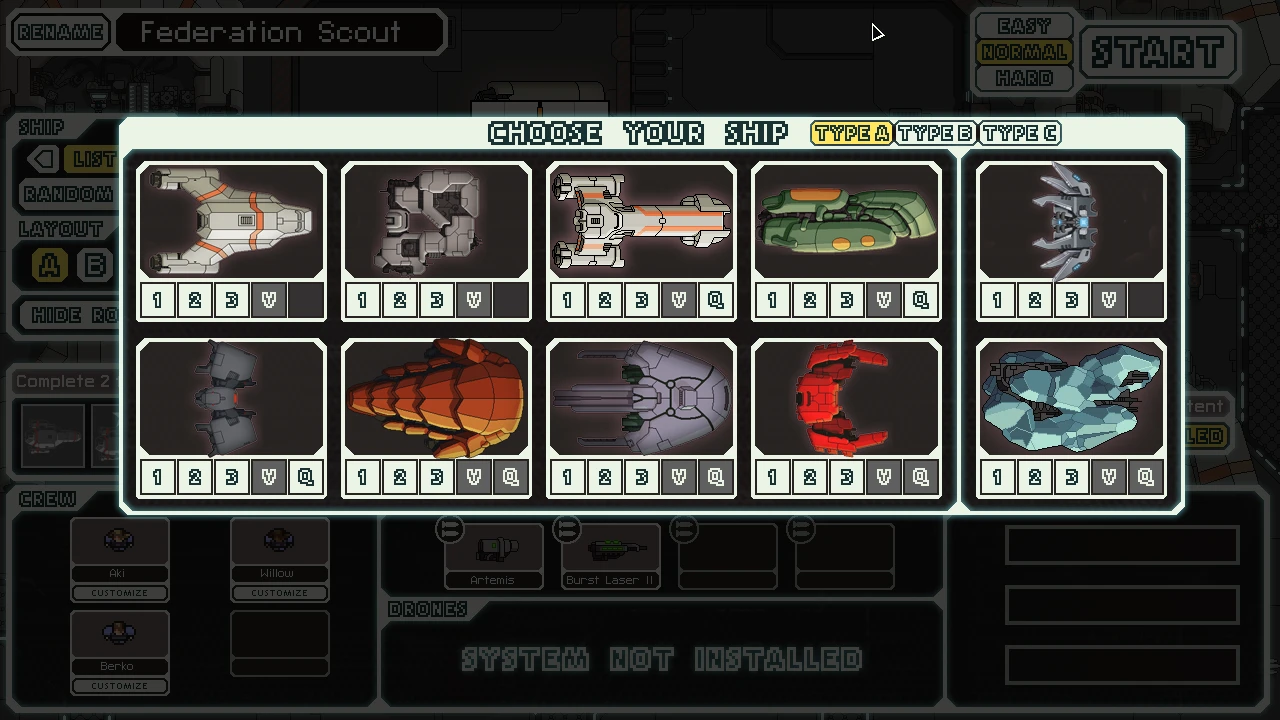Select the Kestrel cruiser thumbnail
The width and height of the screenshot is (1280, 720).
pyautogui.click(x=231, y=220)
